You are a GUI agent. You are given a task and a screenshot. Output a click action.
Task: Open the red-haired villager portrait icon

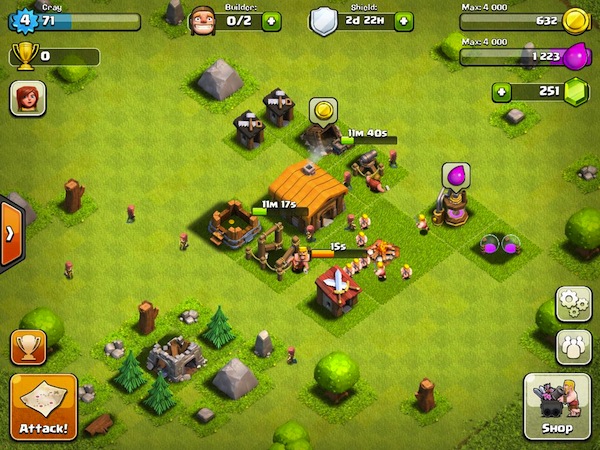pos(26,99)
